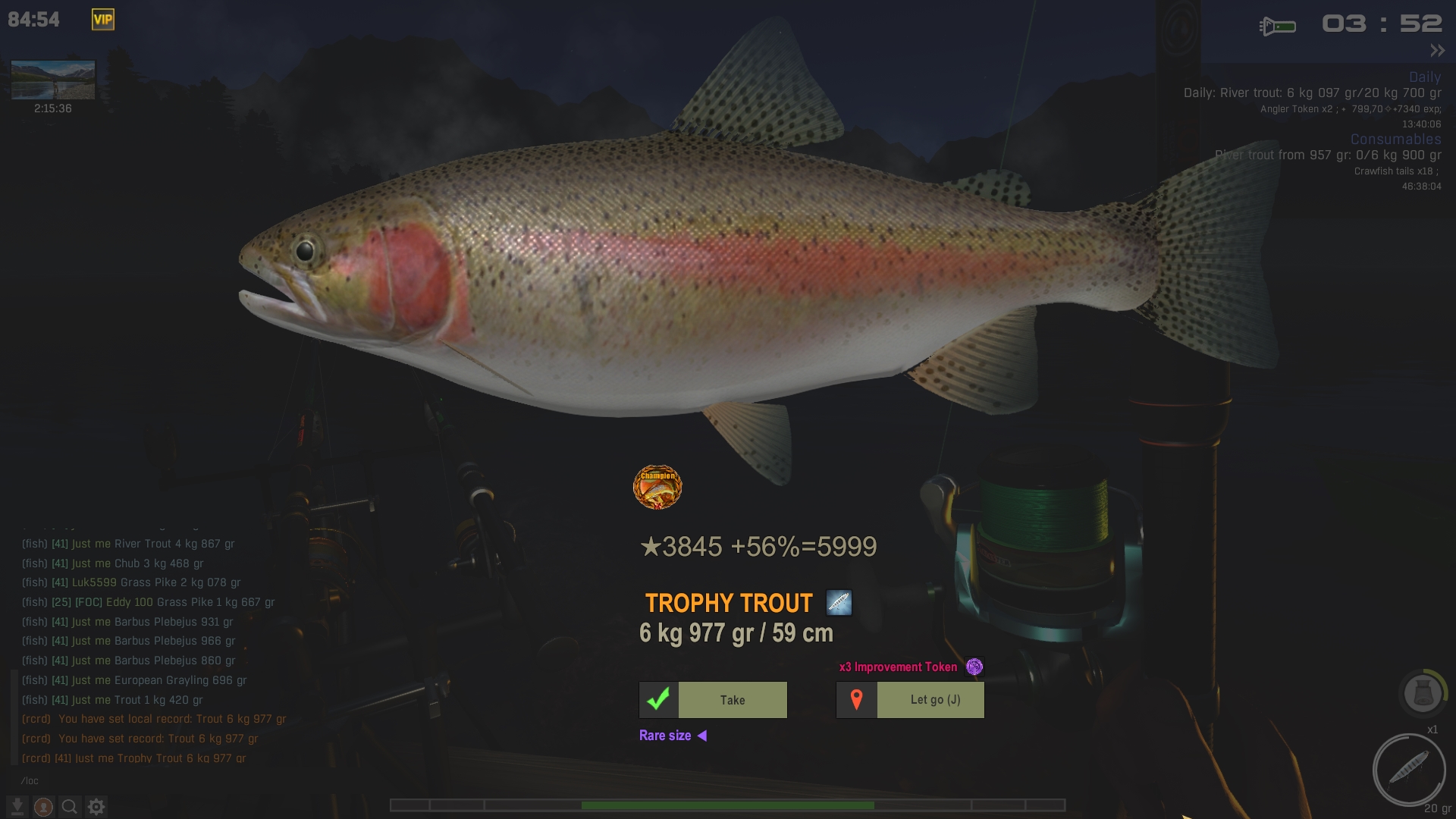Screen dimensions: 1456x819
Task: Click the Champion medal badge
Action: click(657, 487)
